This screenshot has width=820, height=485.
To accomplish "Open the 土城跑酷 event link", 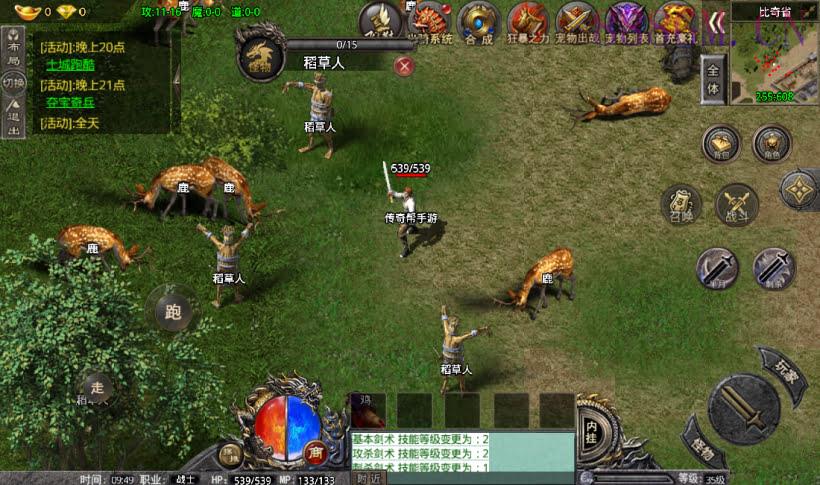I will click(x=71, y=64).
